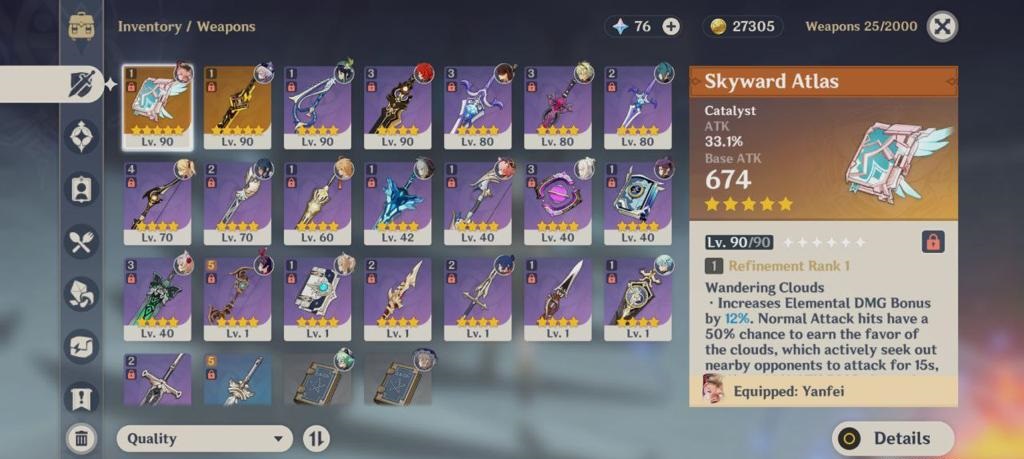Toggle the sort order arrows
Screen dimensions: 1024x459
tap(316, 438)
